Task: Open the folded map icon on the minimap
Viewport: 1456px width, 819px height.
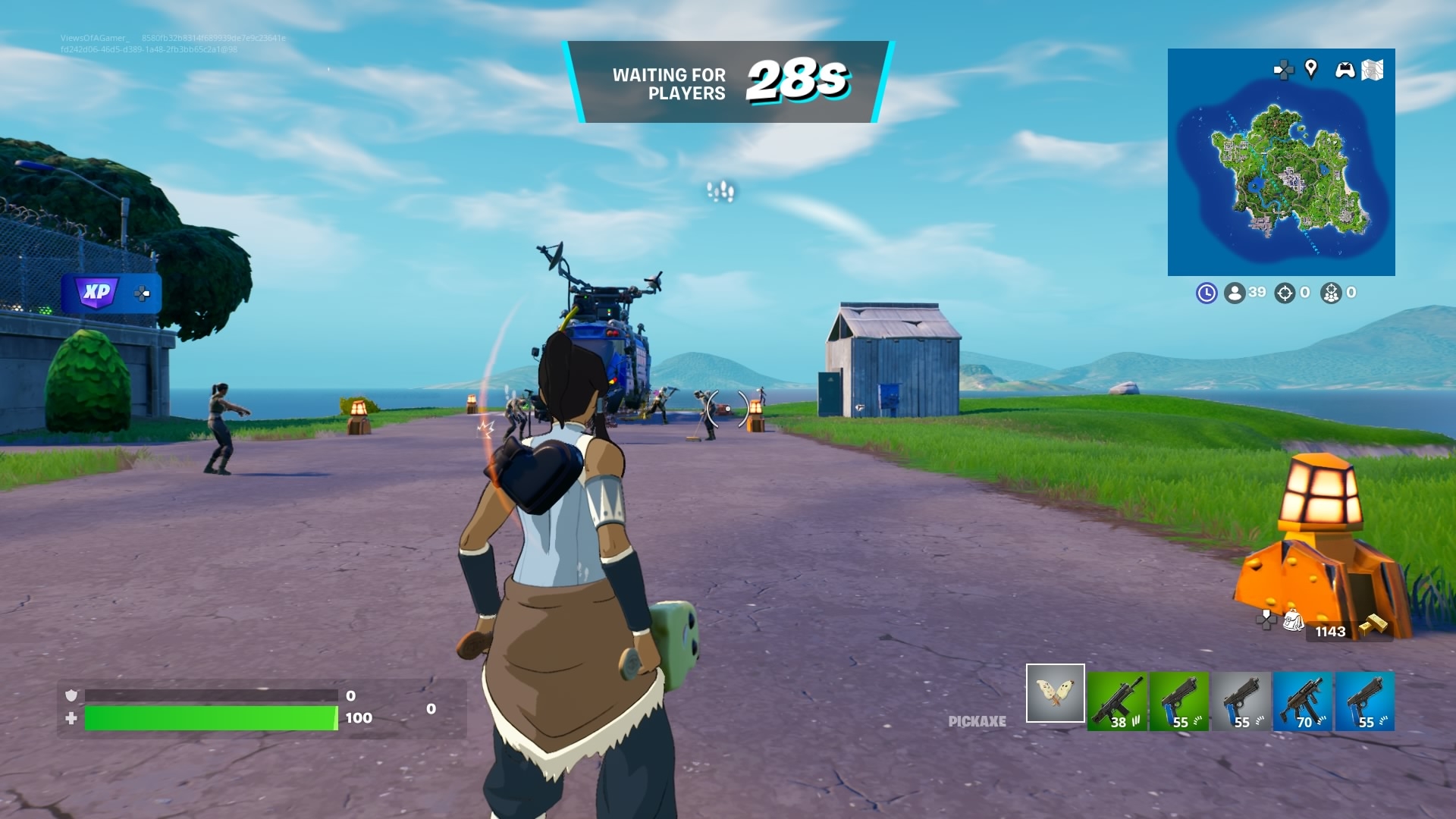Action: tap(1373, 70)
